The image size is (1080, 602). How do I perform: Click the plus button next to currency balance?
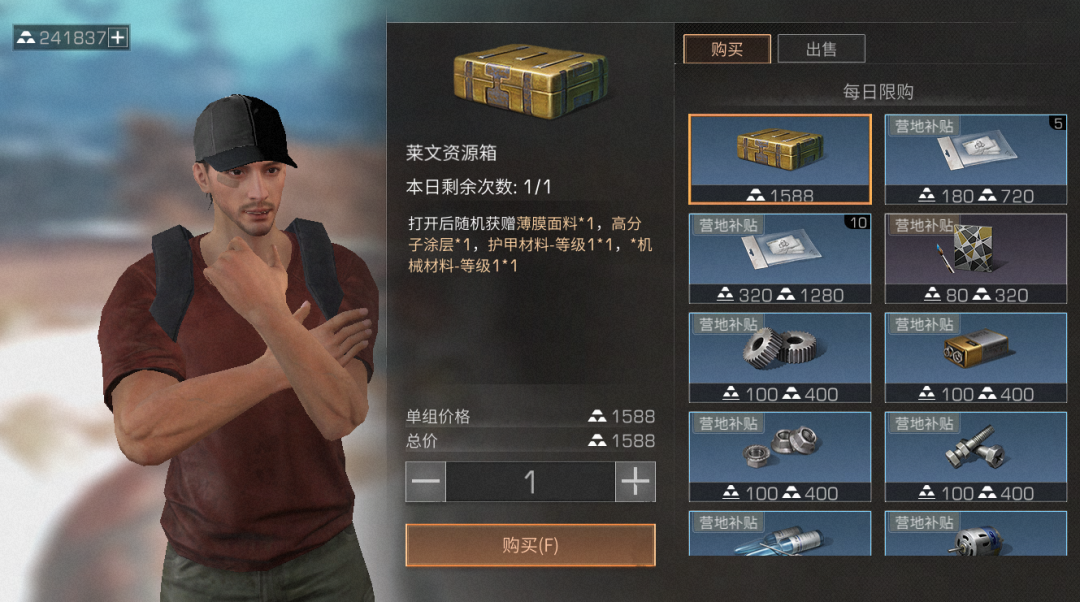tap(118, 38)
